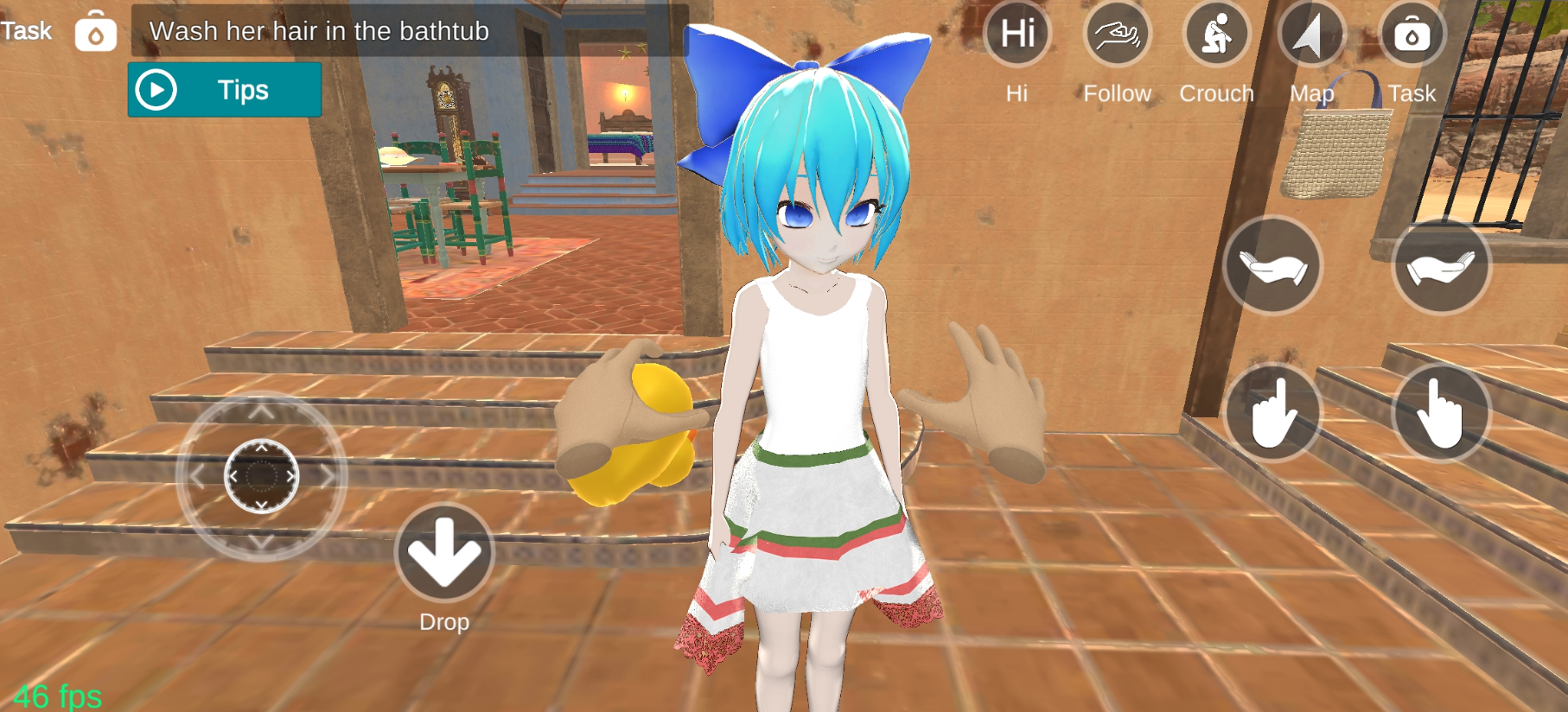1568x712 pixels.
Task: Open the Map button
Action: click(1312, 35)
